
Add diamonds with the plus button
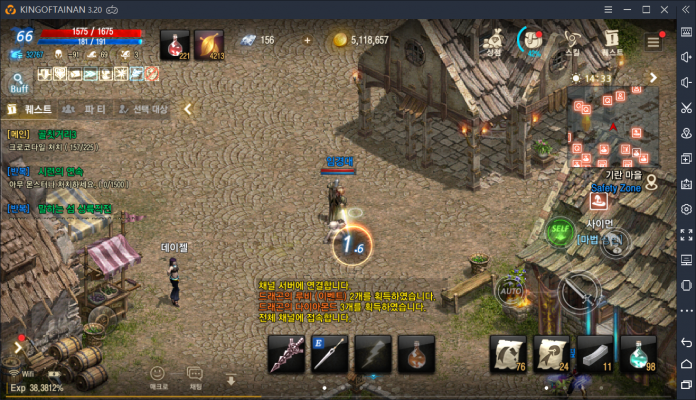click(x=307, y=41)
